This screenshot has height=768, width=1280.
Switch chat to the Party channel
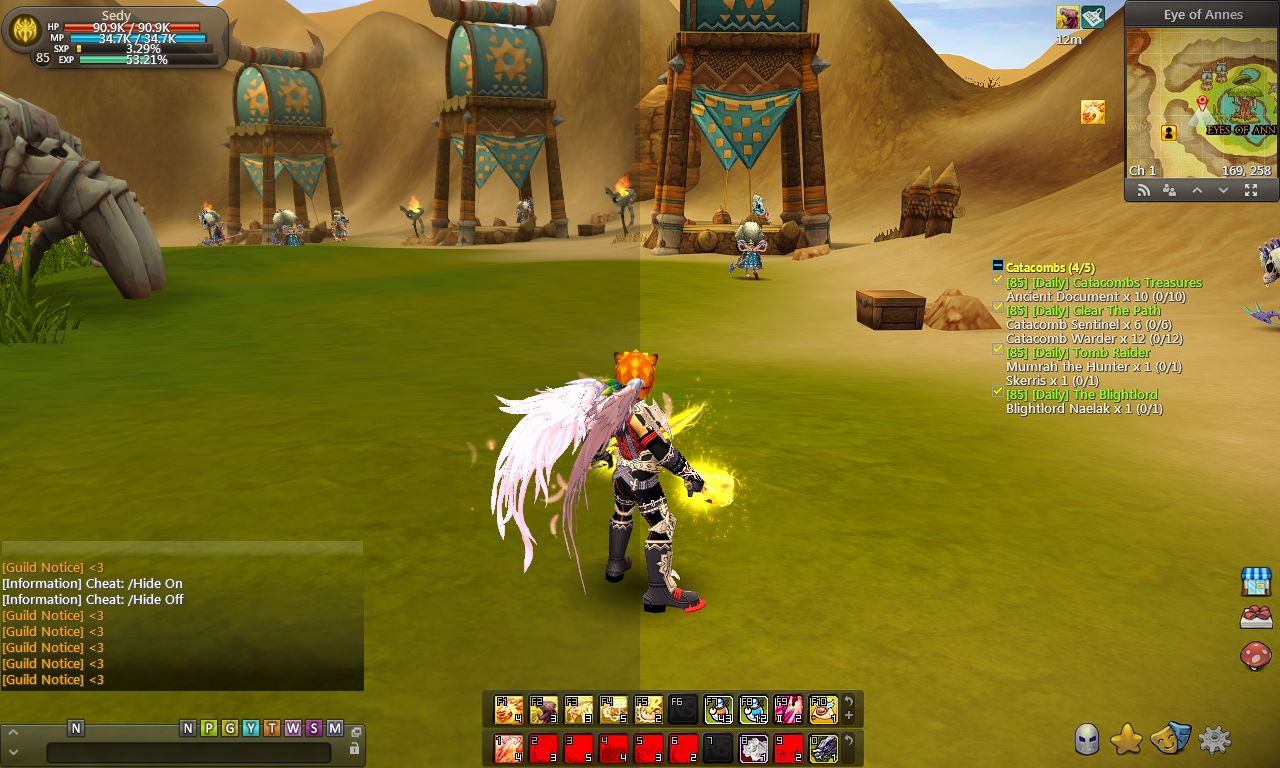pyautogui.click(x=209, y=728)
